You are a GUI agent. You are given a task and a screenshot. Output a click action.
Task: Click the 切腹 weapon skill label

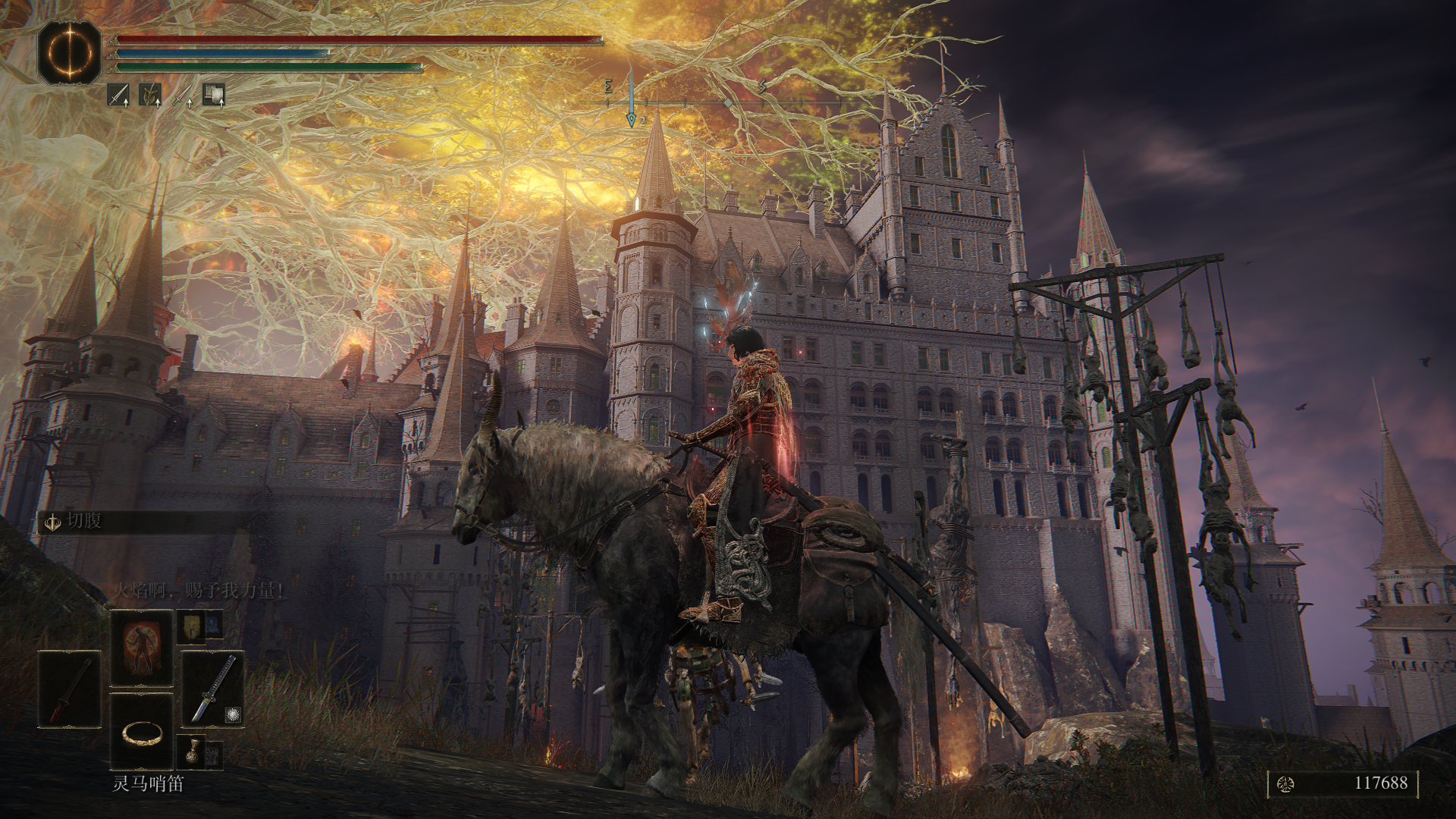tap(83, 522)
